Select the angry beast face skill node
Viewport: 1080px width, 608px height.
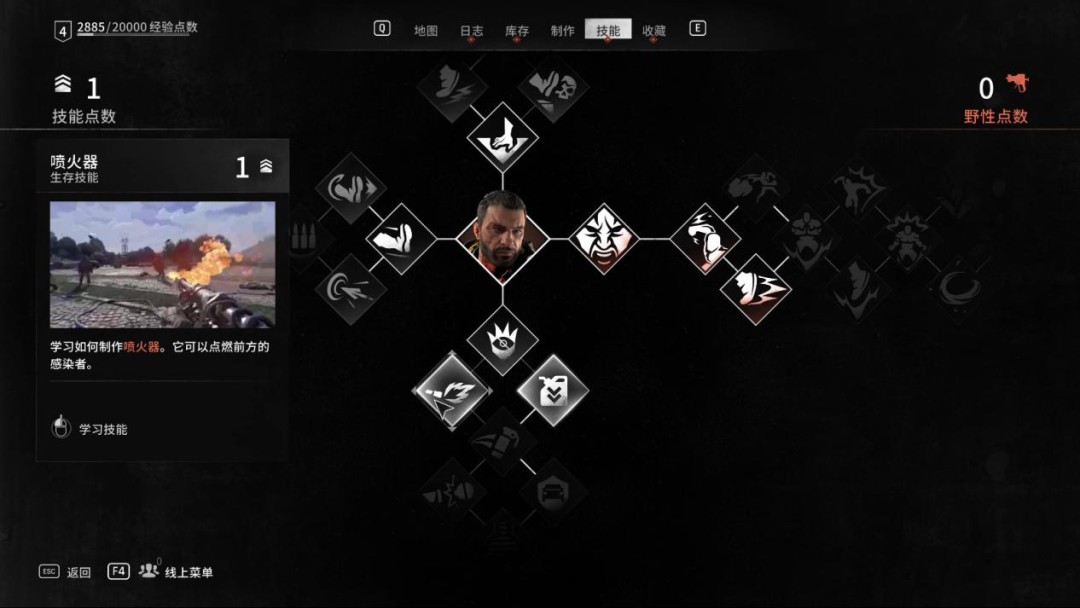(604, 239)
